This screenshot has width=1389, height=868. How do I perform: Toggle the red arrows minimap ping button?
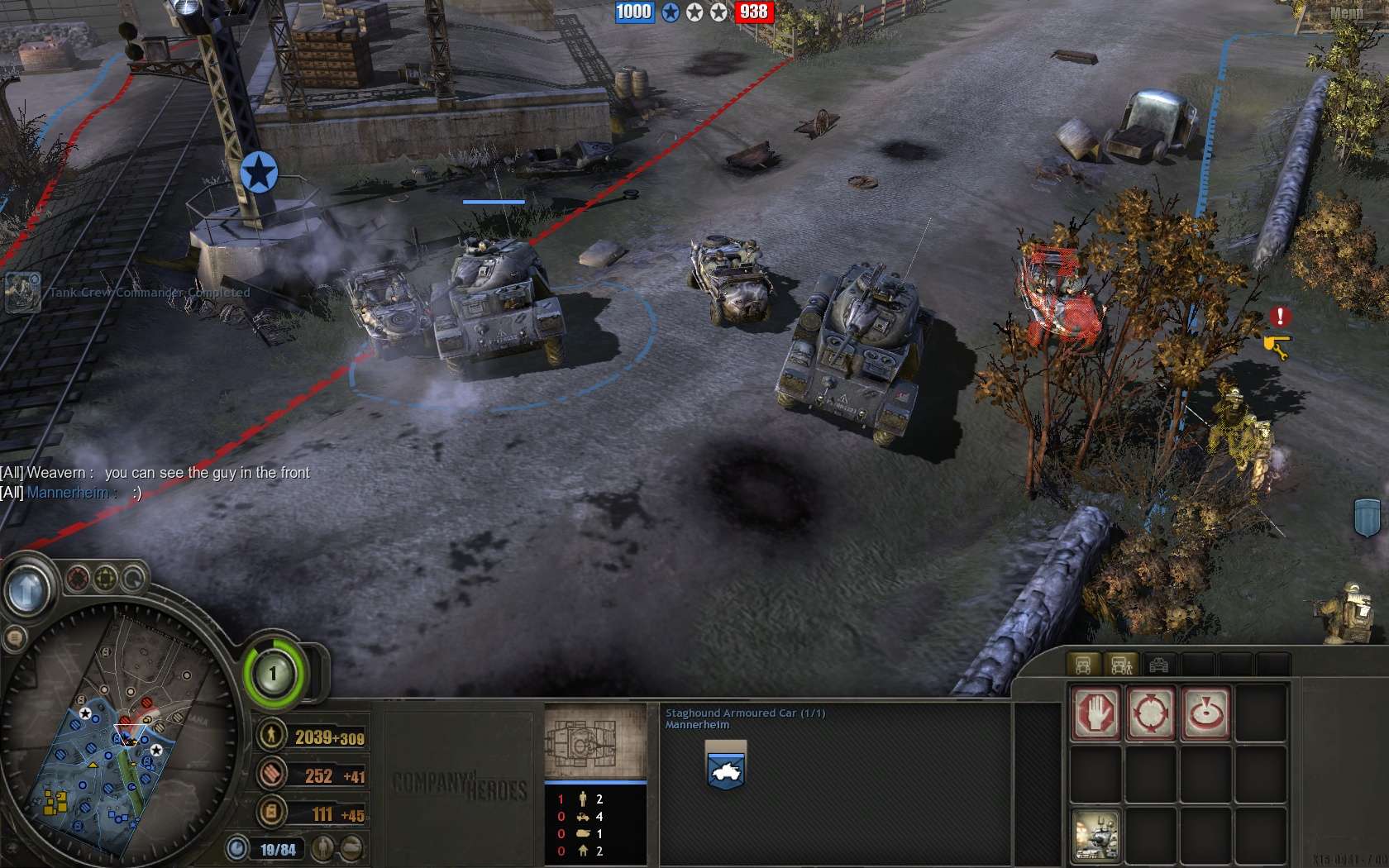[x=79, y=578]
